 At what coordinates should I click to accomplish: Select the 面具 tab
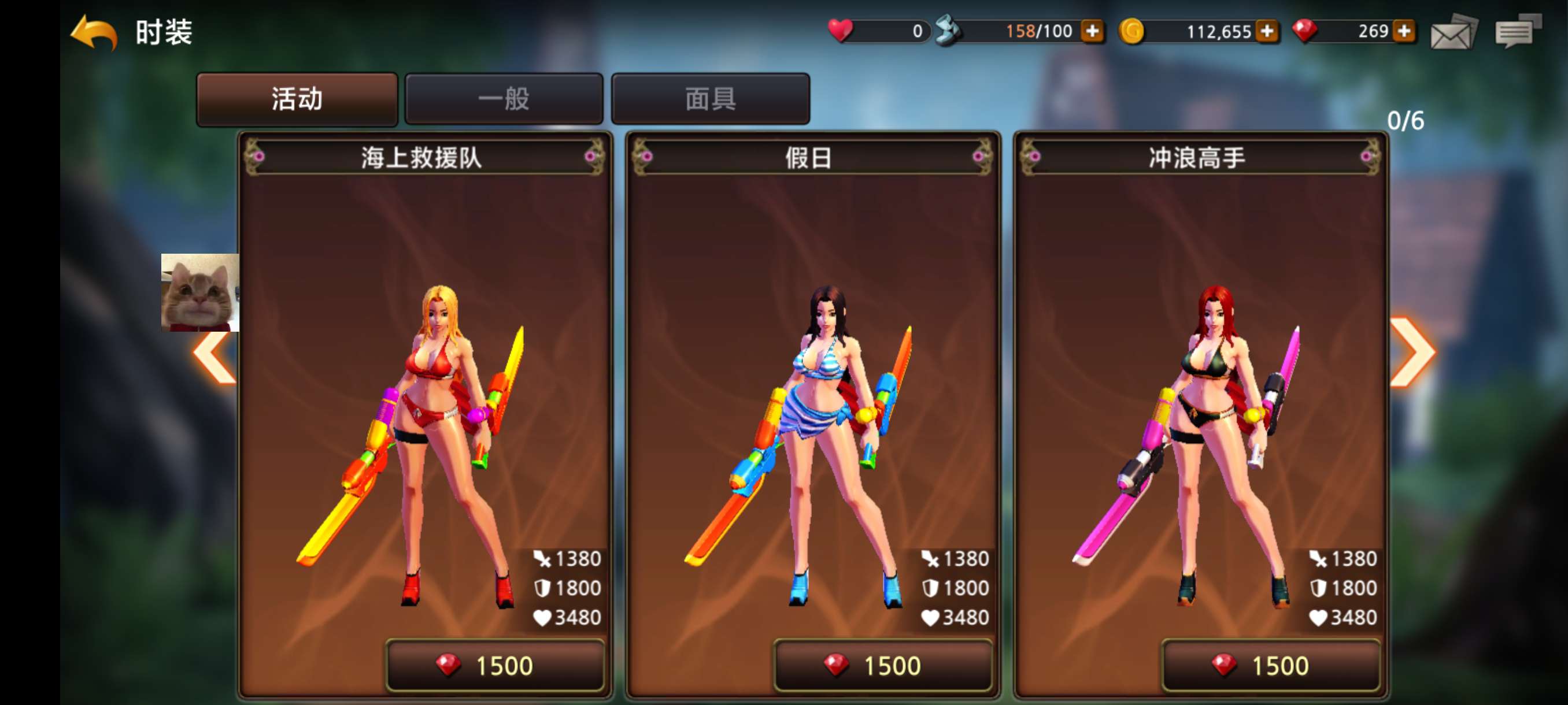711,99
